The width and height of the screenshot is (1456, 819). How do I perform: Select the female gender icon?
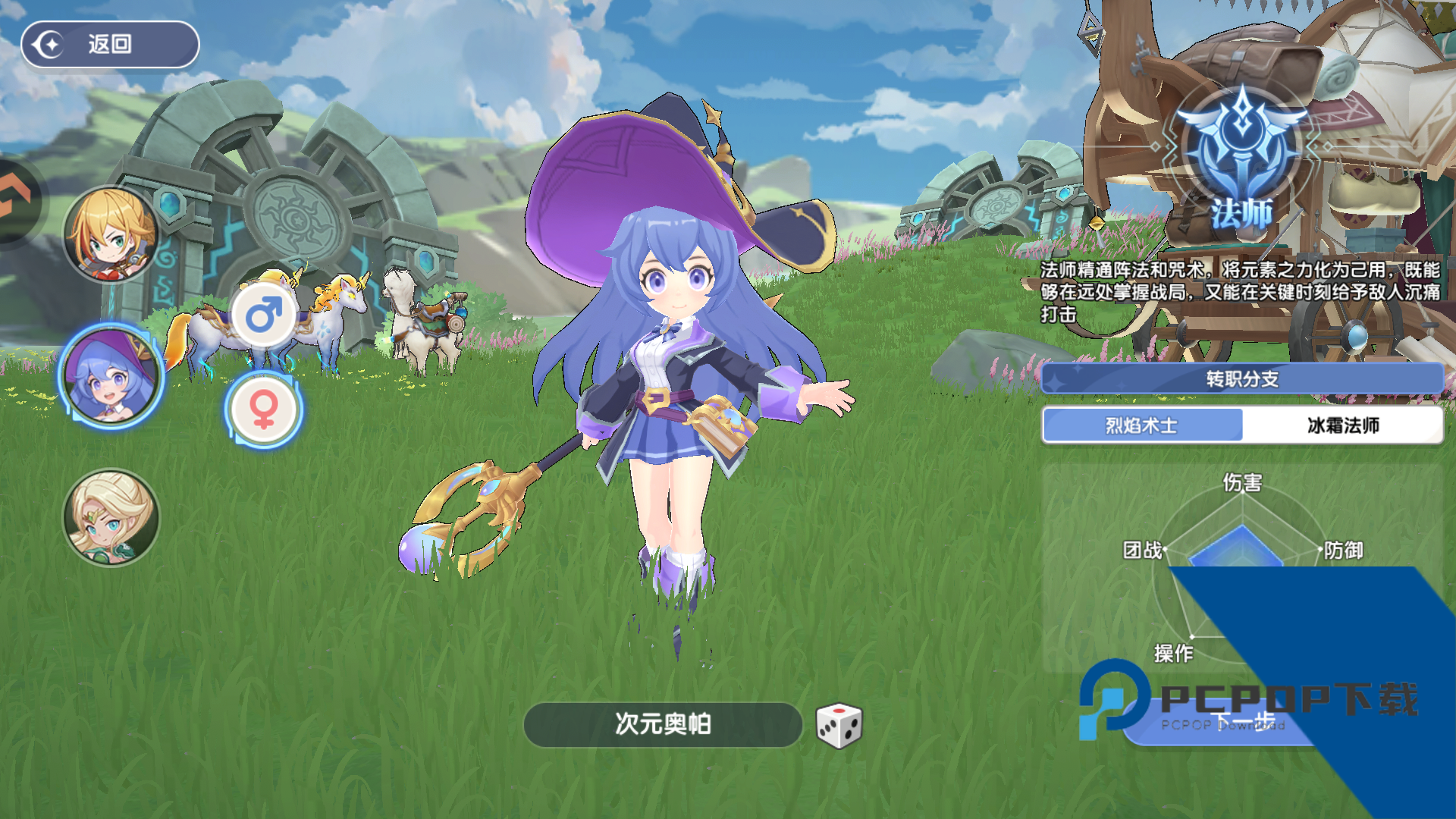[264, 410]
